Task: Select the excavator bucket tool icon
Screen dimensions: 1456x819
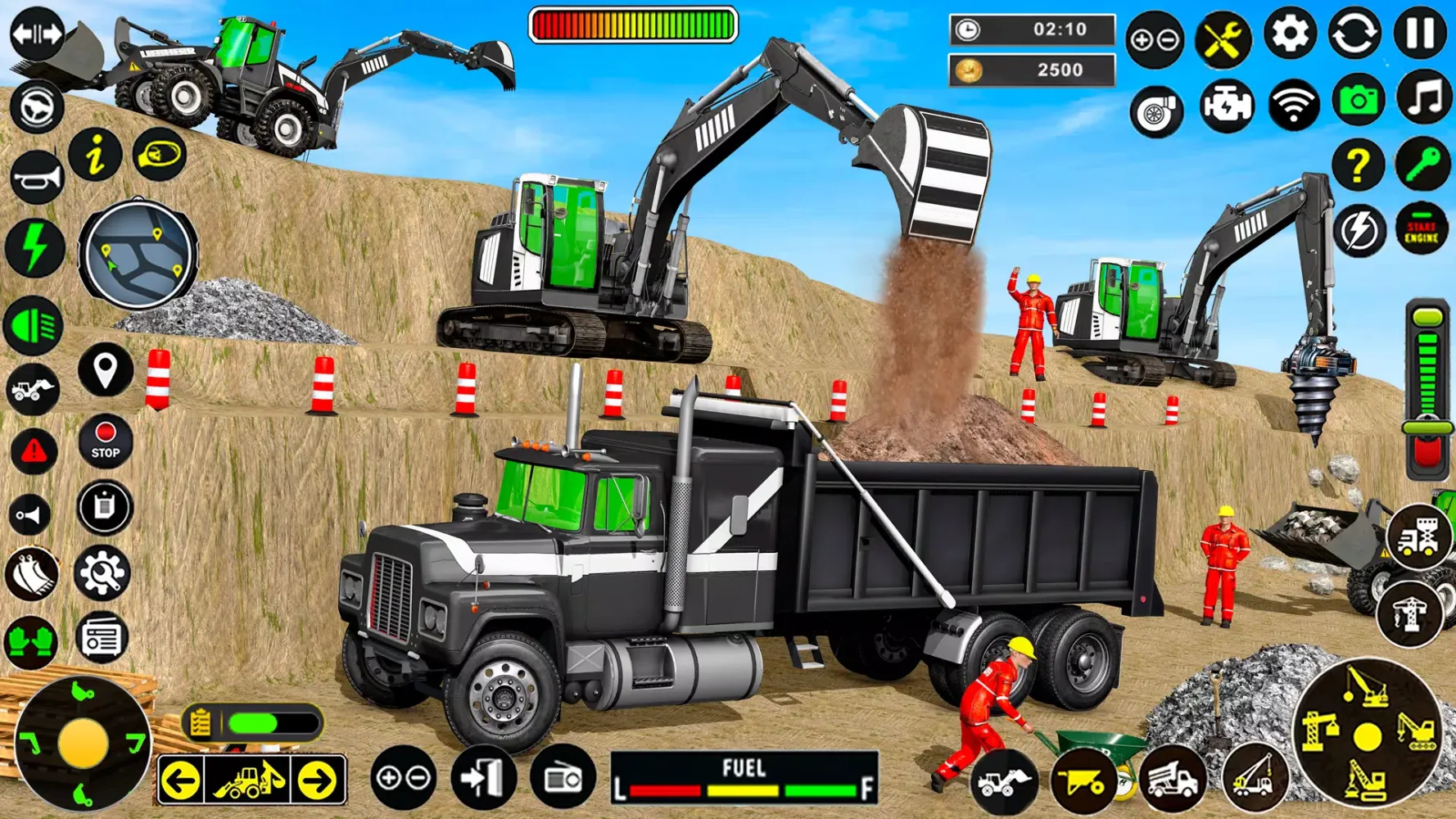Action: pyautogui.click(x=33, y=572)
